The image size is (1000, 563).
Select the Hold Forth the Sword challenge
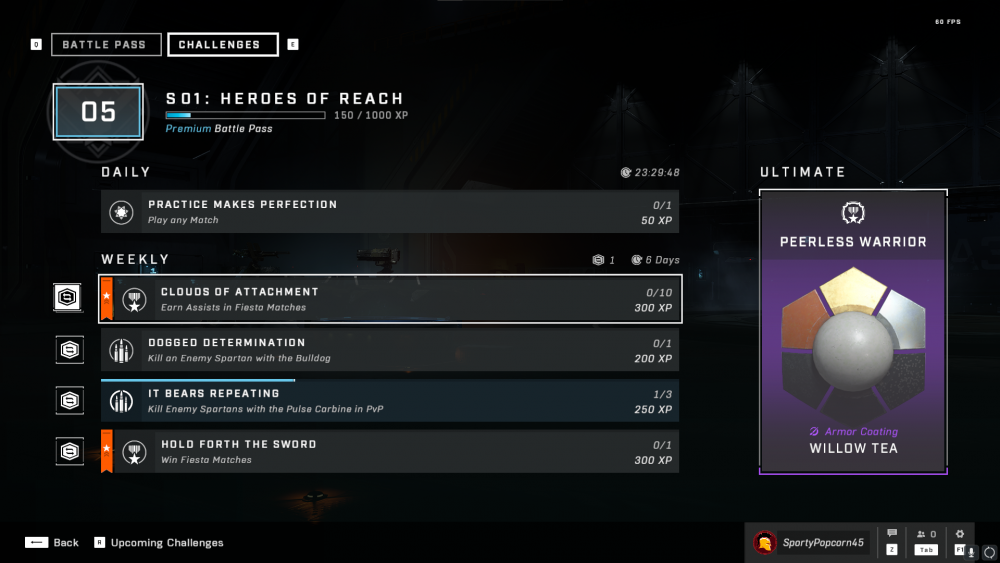click(390, 452)
